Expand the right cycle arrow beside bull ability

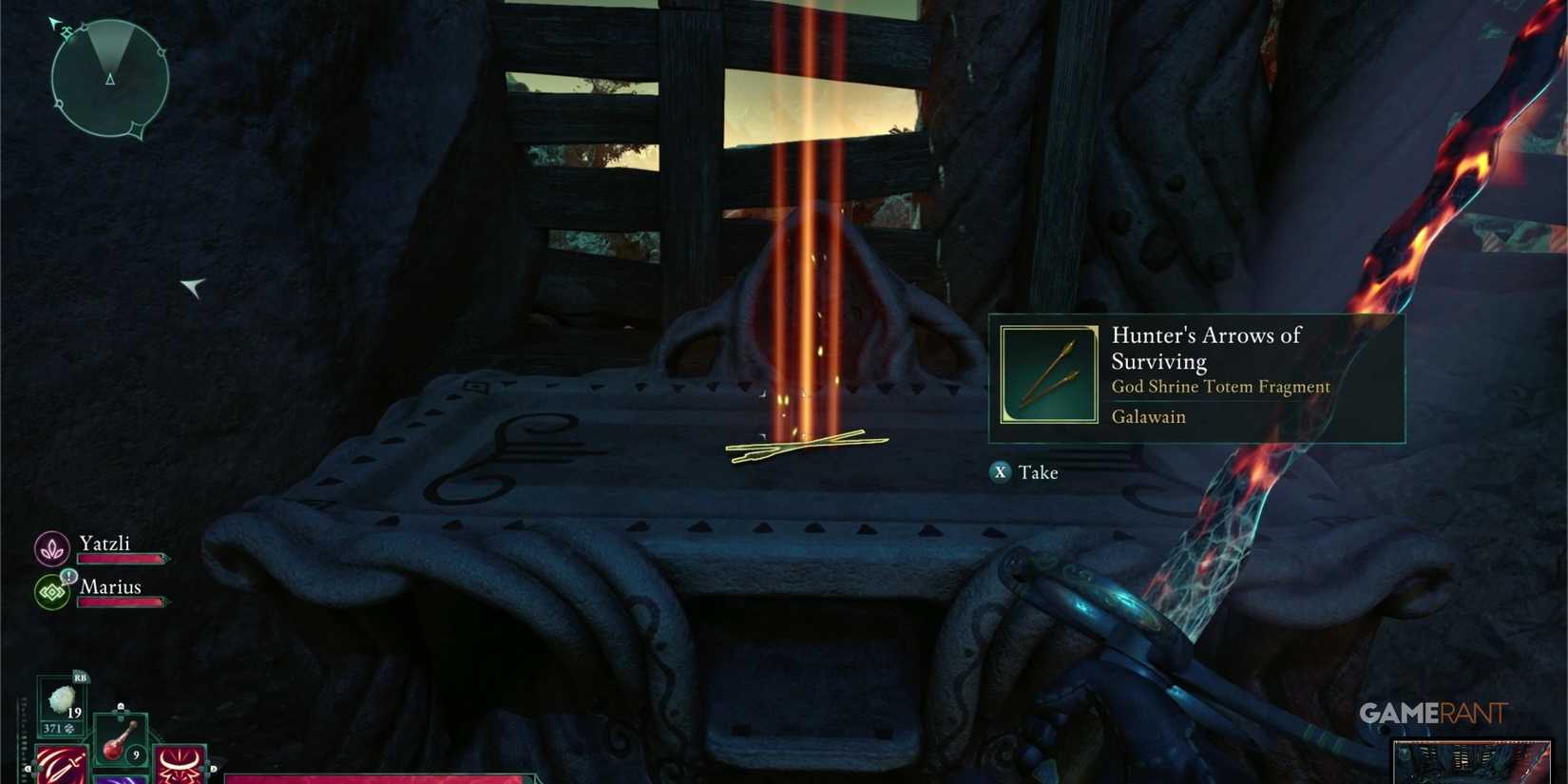coord(213,769)
